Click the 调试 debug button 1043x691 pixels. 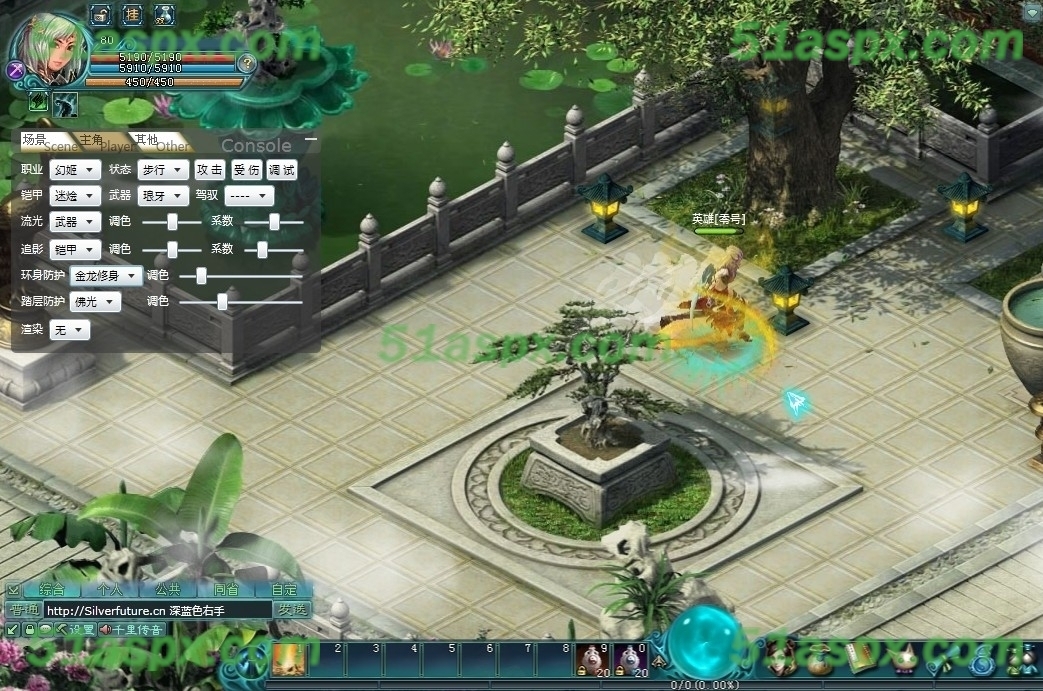tap(282, 170)
